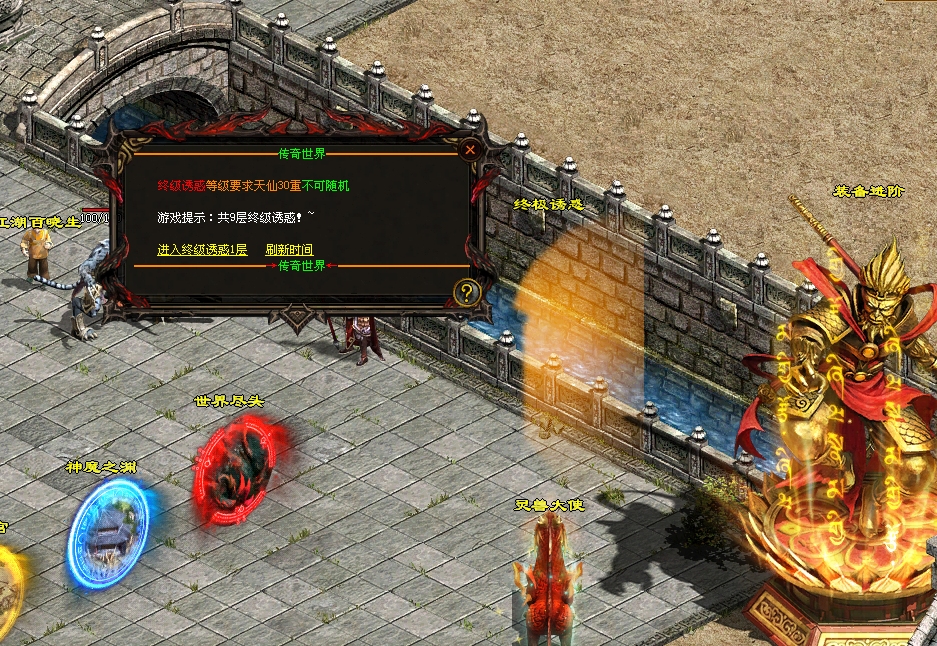Select the 刷新时间 link

(289, 249)
